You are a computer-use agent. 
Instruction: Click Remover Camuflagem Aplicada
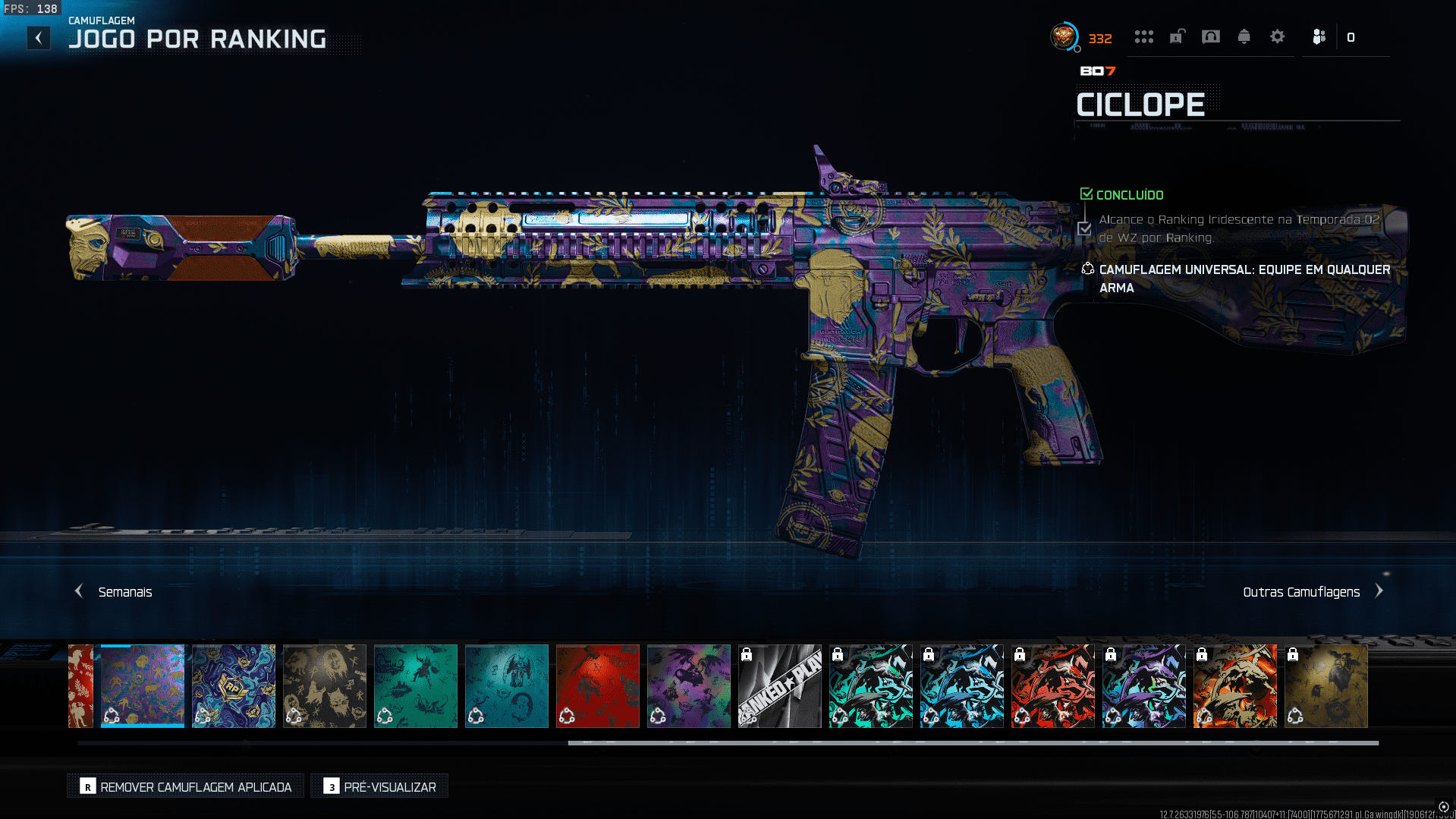click(x=186, y=787)
